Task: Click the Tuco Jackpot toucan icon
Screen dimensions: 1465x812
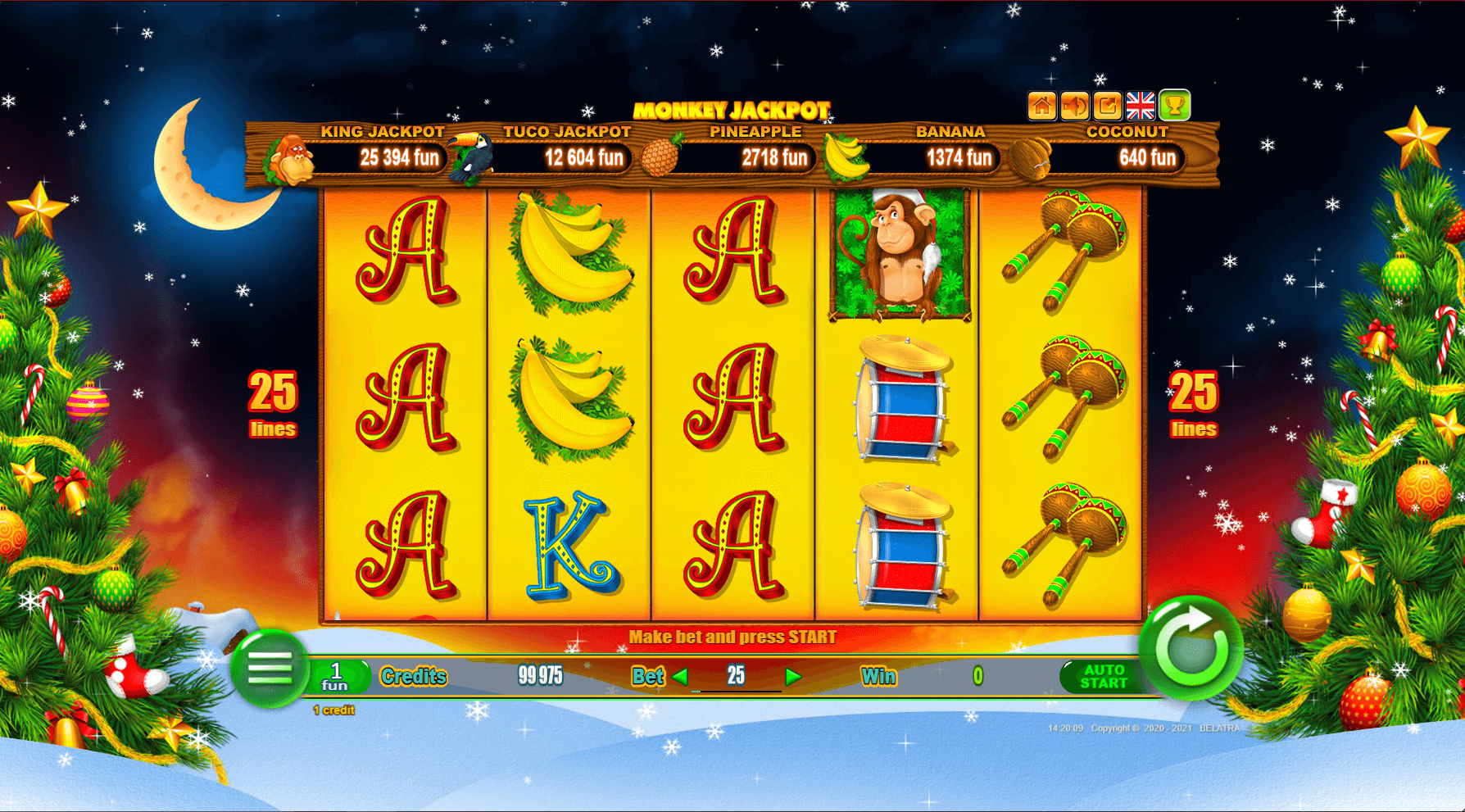Action: 470,157
